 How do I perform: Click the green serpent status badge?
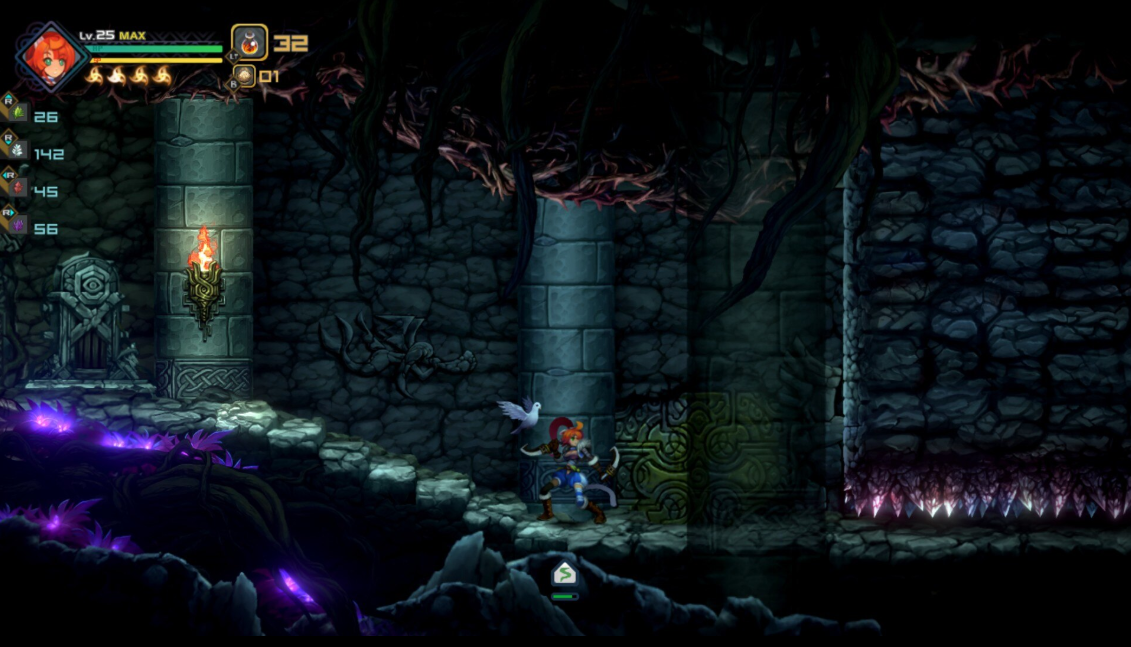[x=564, y=575]
